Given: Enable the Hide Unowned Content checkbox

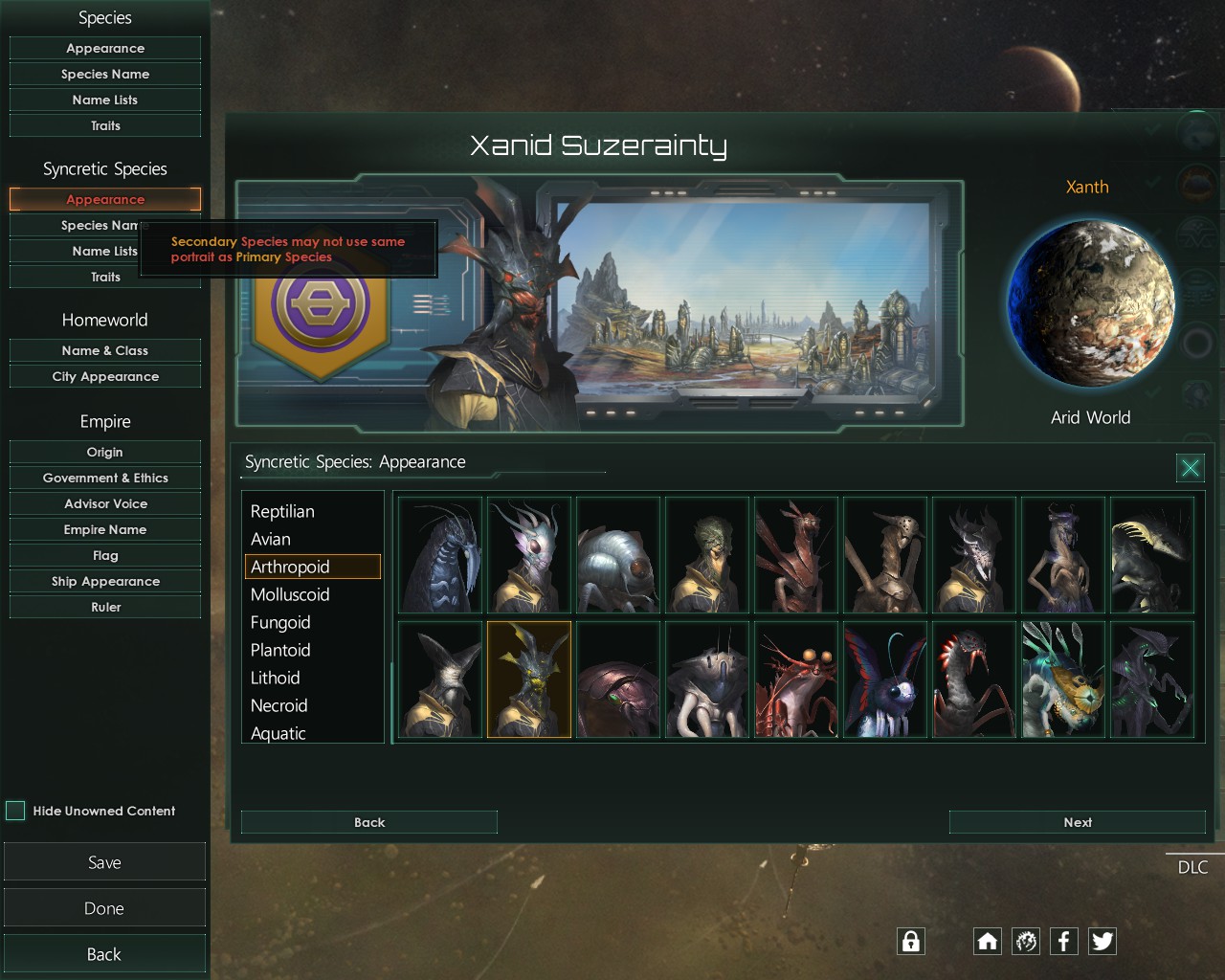Looking at the screenshot, I should (15, 811).
